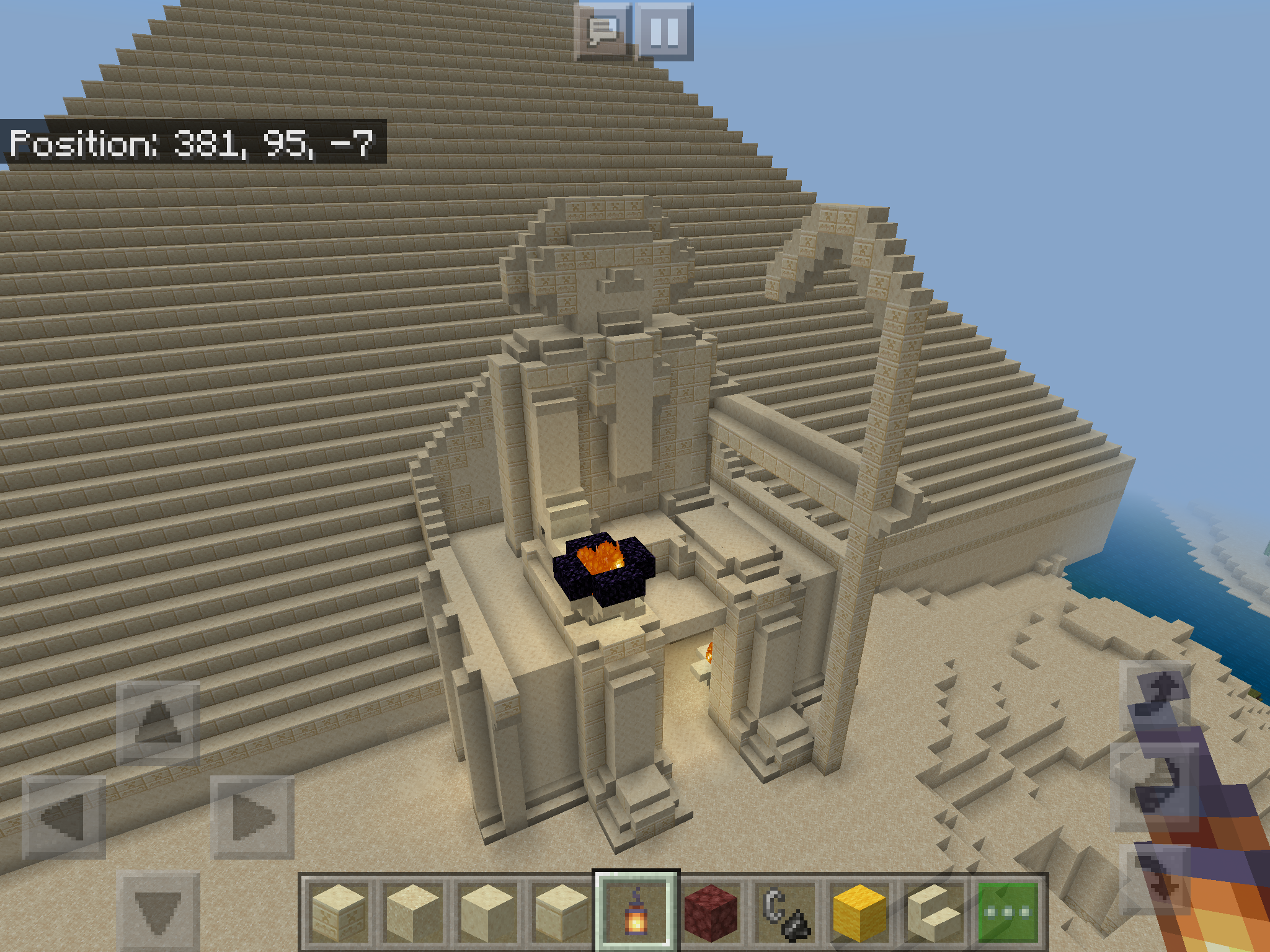Viewport: 1270px width, 952px height.
Task: Open inventory with the three-dots button
Action: pos(1008,912)
